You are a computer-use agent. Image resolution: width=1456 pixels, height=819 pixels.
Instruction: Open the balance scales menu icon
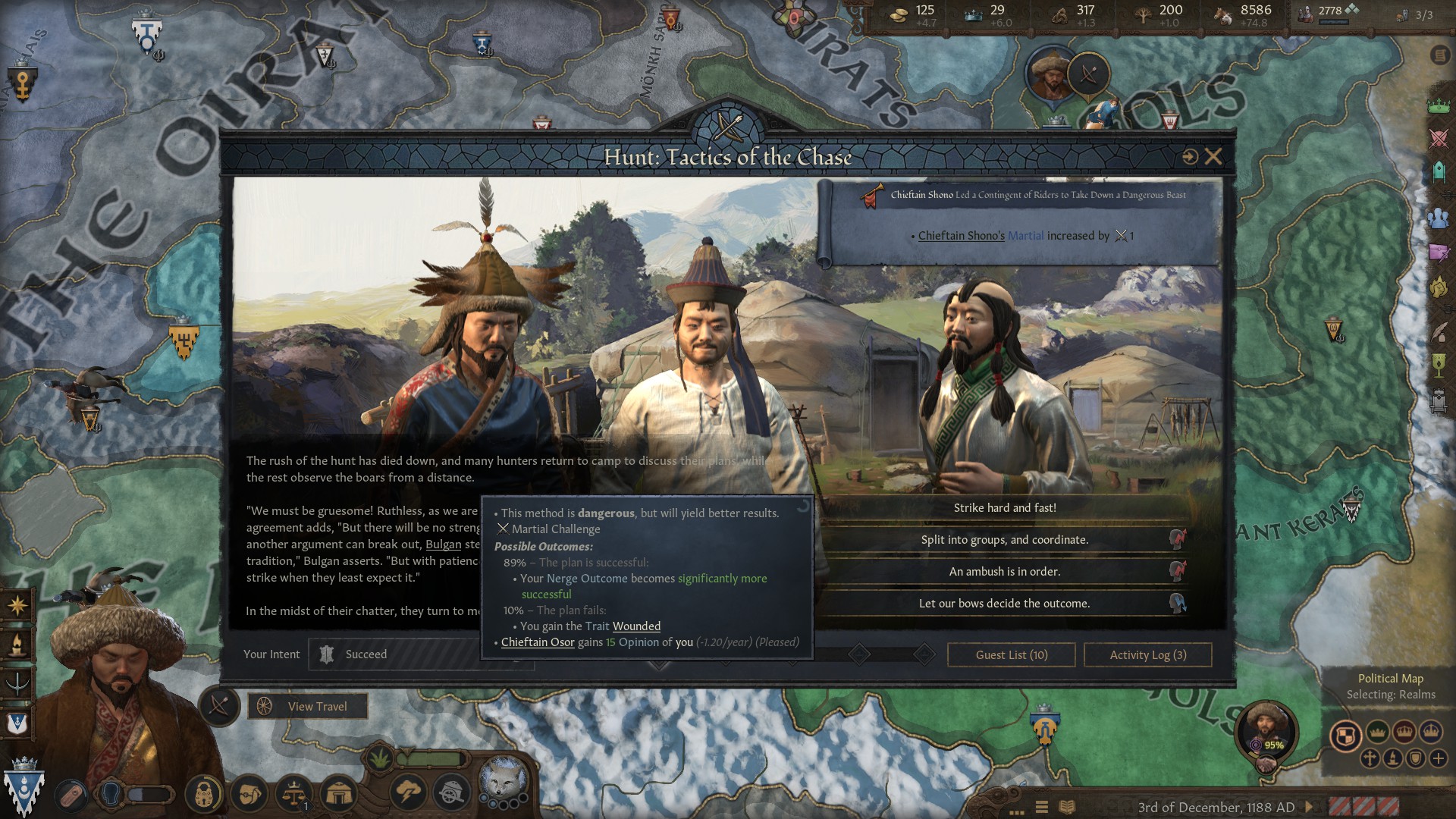pos(294,794)
